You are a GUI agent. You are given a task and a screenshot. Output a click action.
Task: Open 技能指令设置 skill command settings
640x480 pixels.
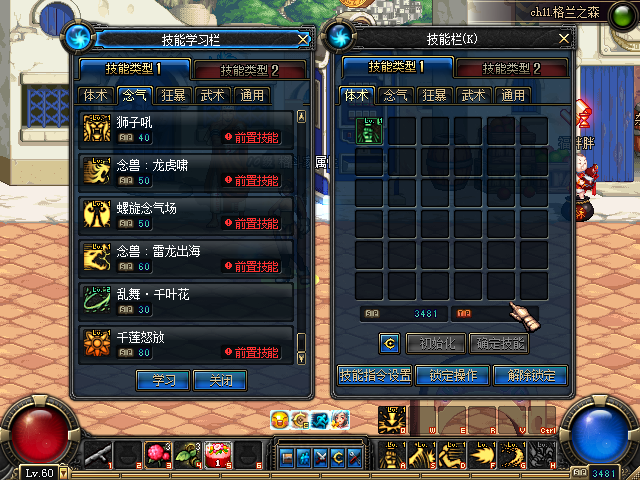click(375, 376)
